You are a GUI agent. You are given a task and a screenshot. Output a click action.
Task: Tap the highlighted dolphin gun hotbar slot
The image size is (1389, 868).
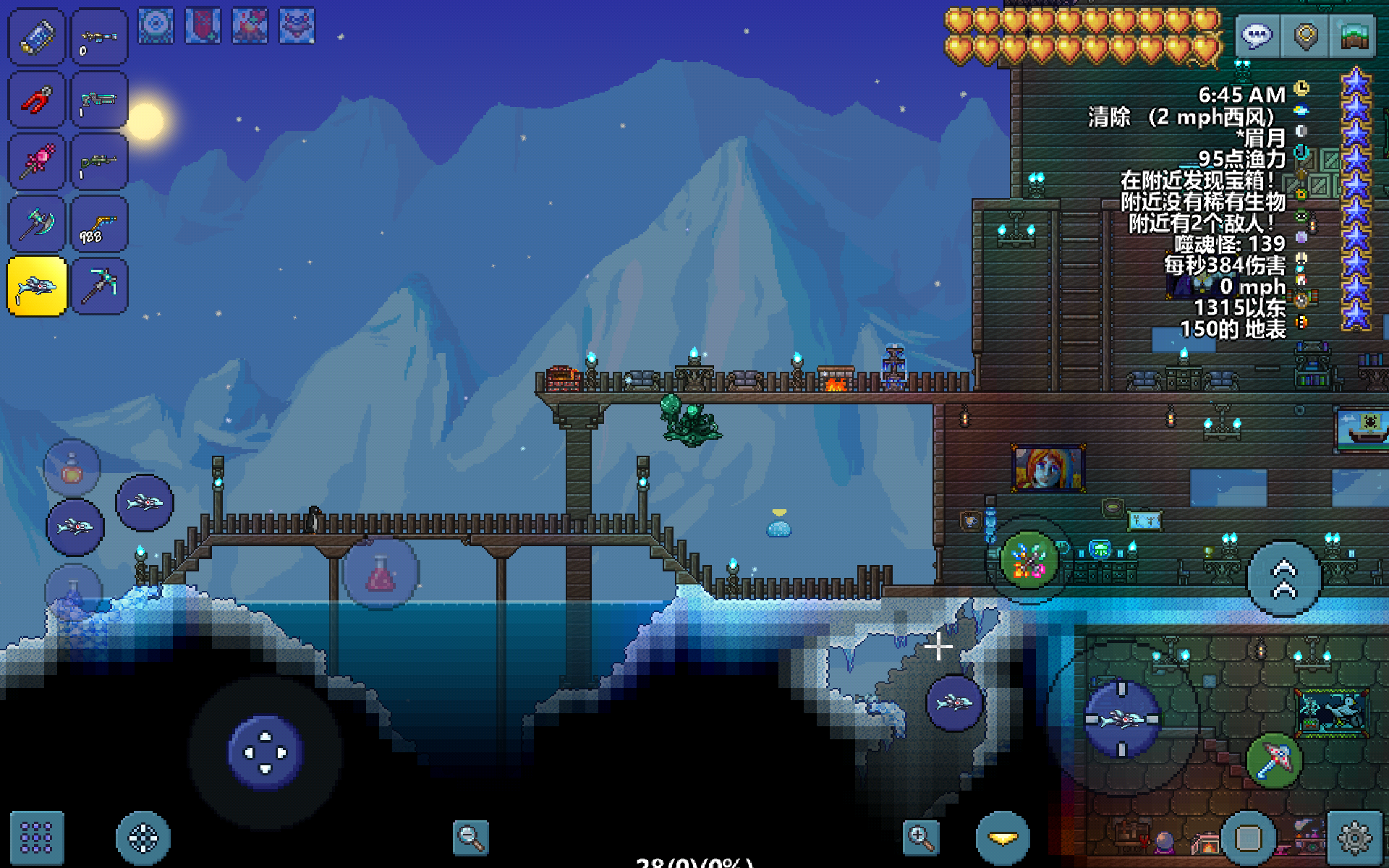click(36, 286)
